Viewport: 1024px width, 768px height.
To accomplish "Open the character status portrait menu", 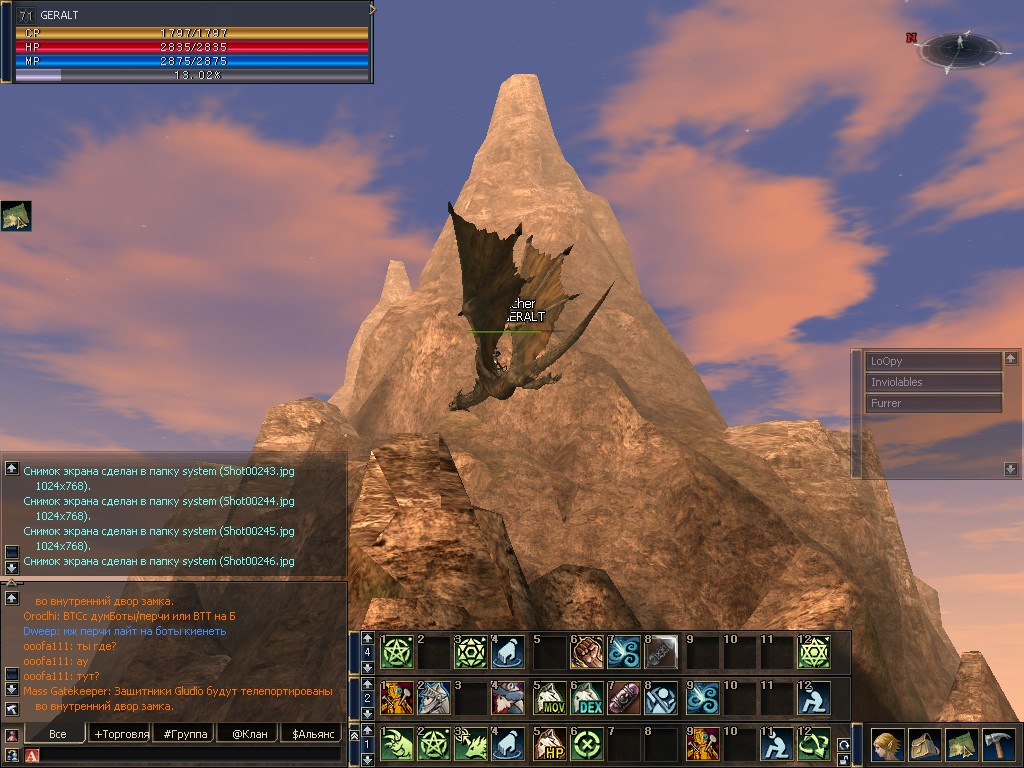I will (887, 745).
